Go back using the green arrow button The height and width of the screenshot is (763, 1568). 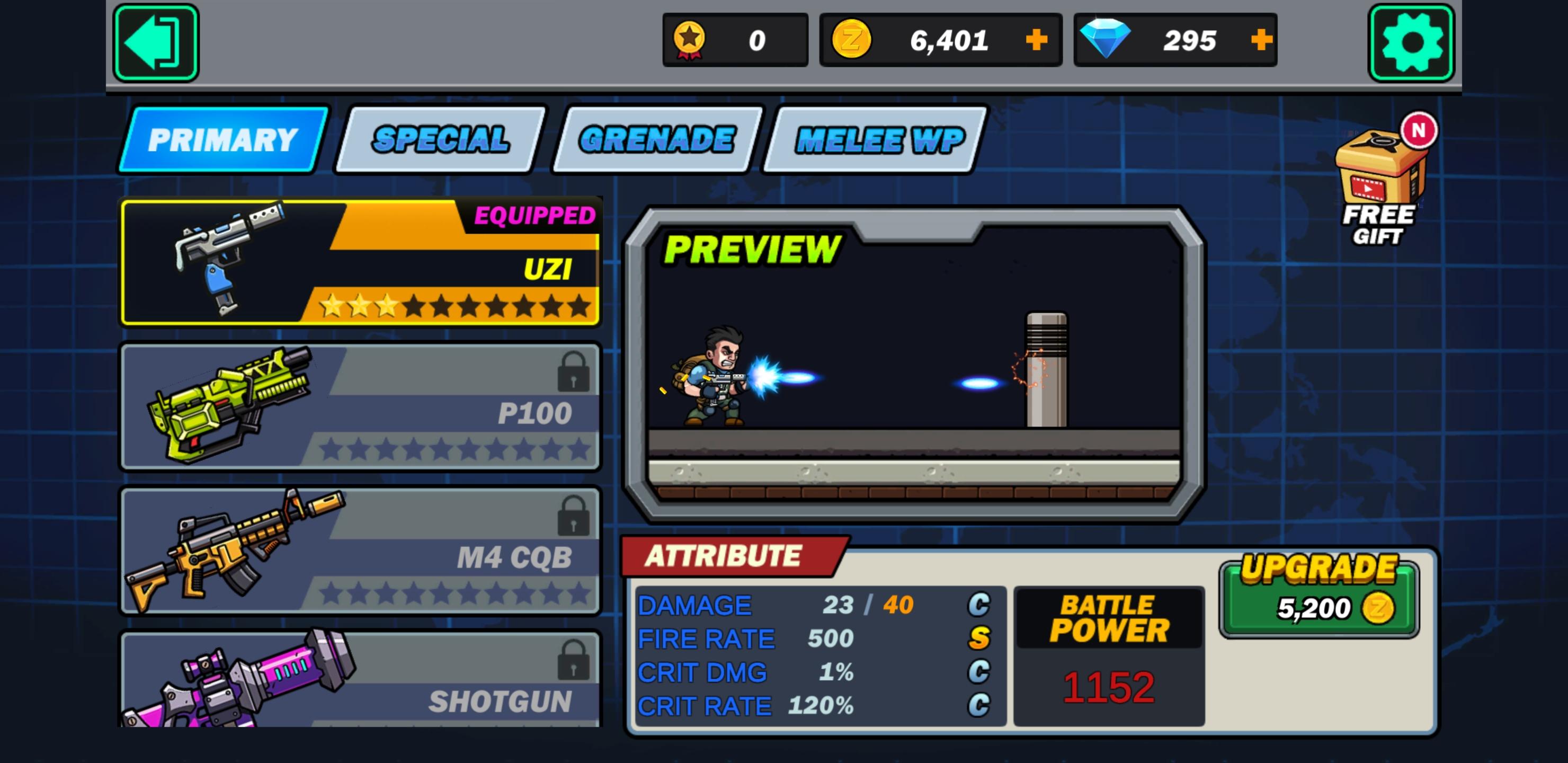tap(156, 42)
